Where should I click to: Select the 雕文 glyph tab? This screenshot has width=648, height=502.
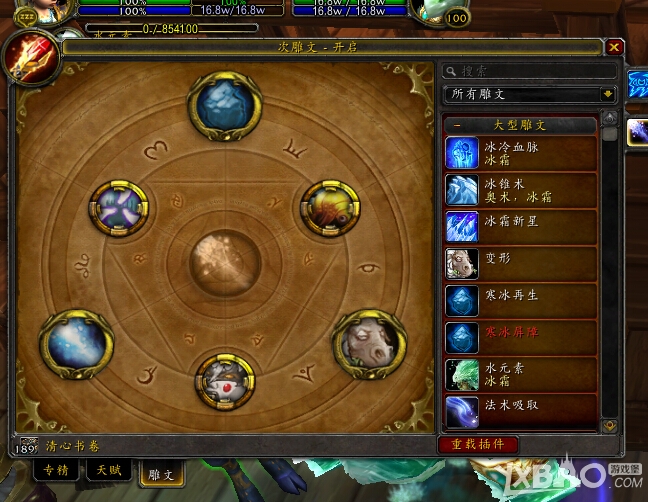click(160, 471)
